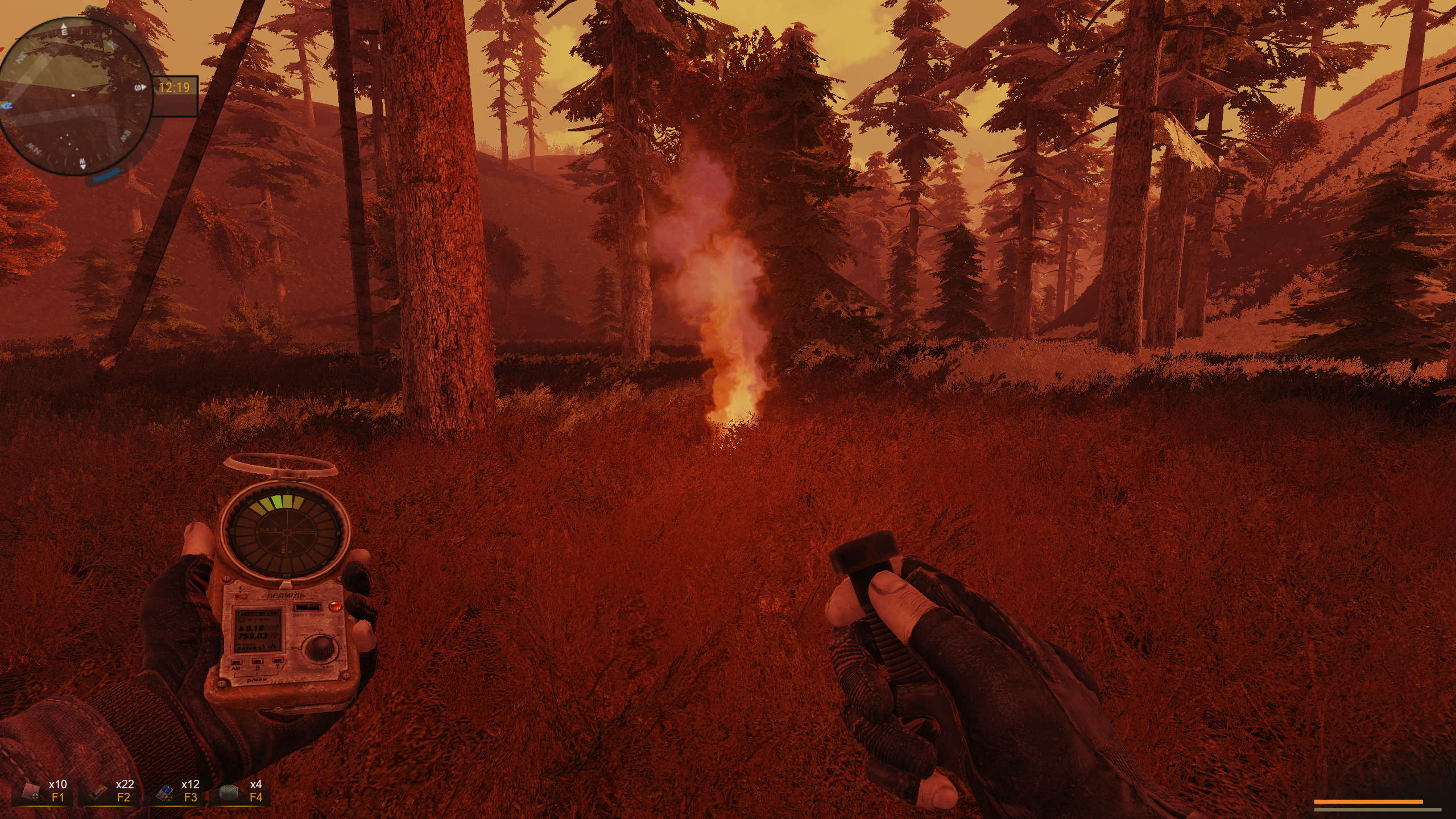1456x819 pixels.
Task: Choose the canned food quick slot
Action: [x=239, y=791]
